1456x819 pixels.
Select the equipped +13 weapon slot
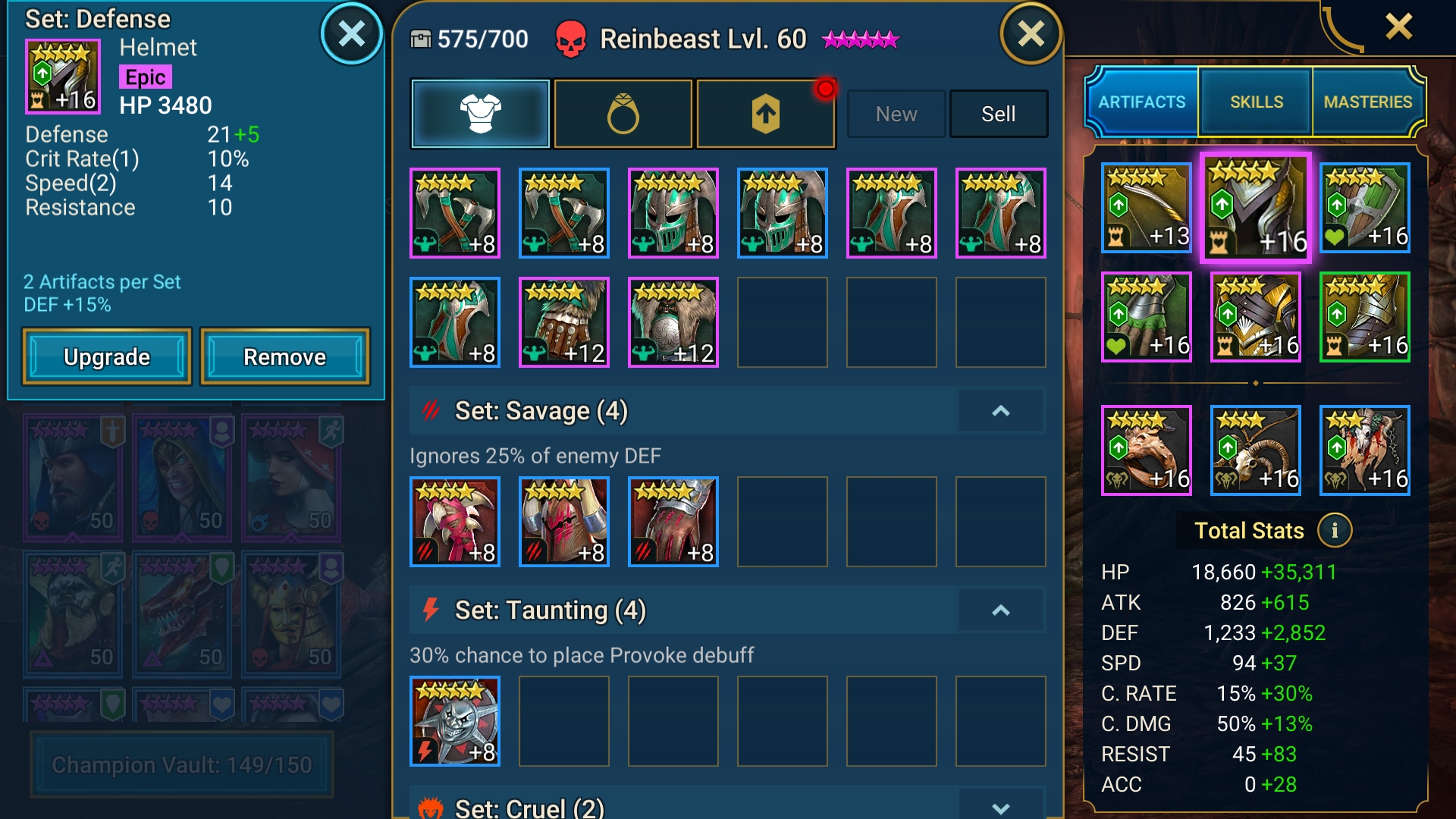pyautogui.click(x=1146, y=208)
